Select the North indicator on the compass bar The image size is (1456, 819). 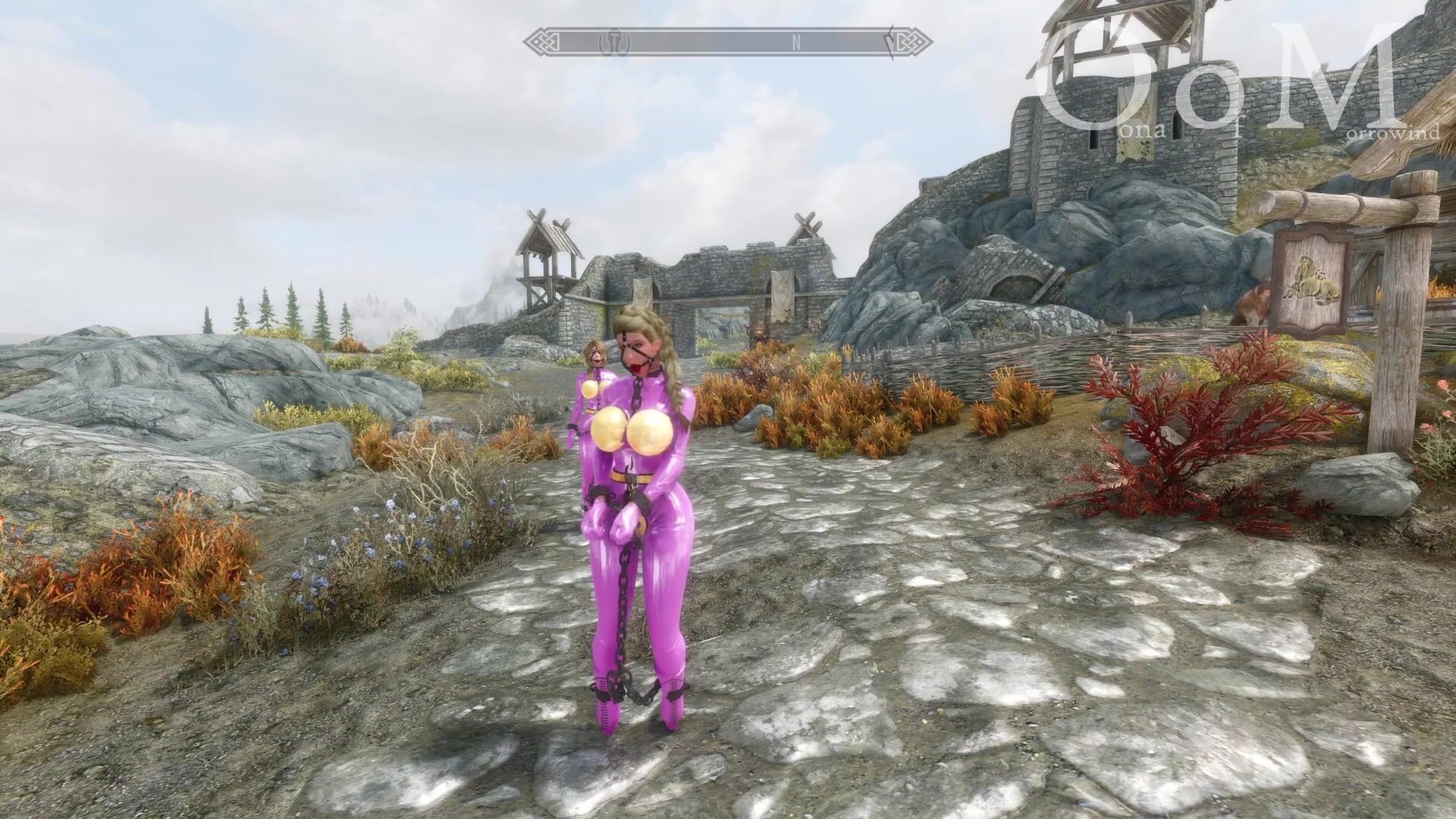796,43
